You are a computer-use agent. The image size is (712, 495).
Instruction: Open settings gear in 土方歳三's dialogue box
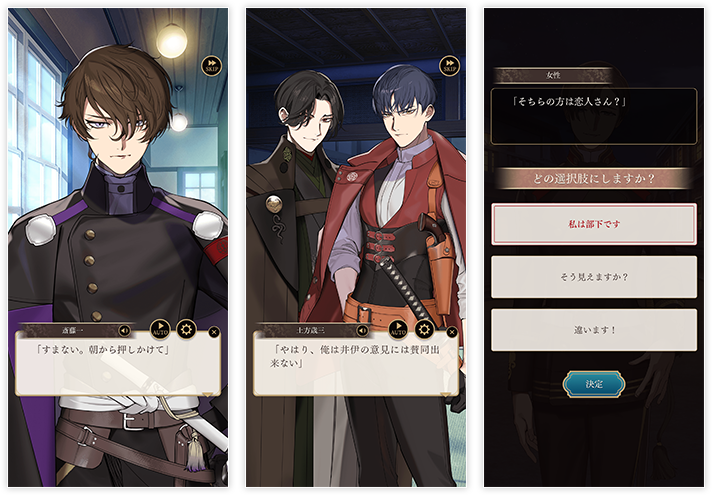coord(423,329)
